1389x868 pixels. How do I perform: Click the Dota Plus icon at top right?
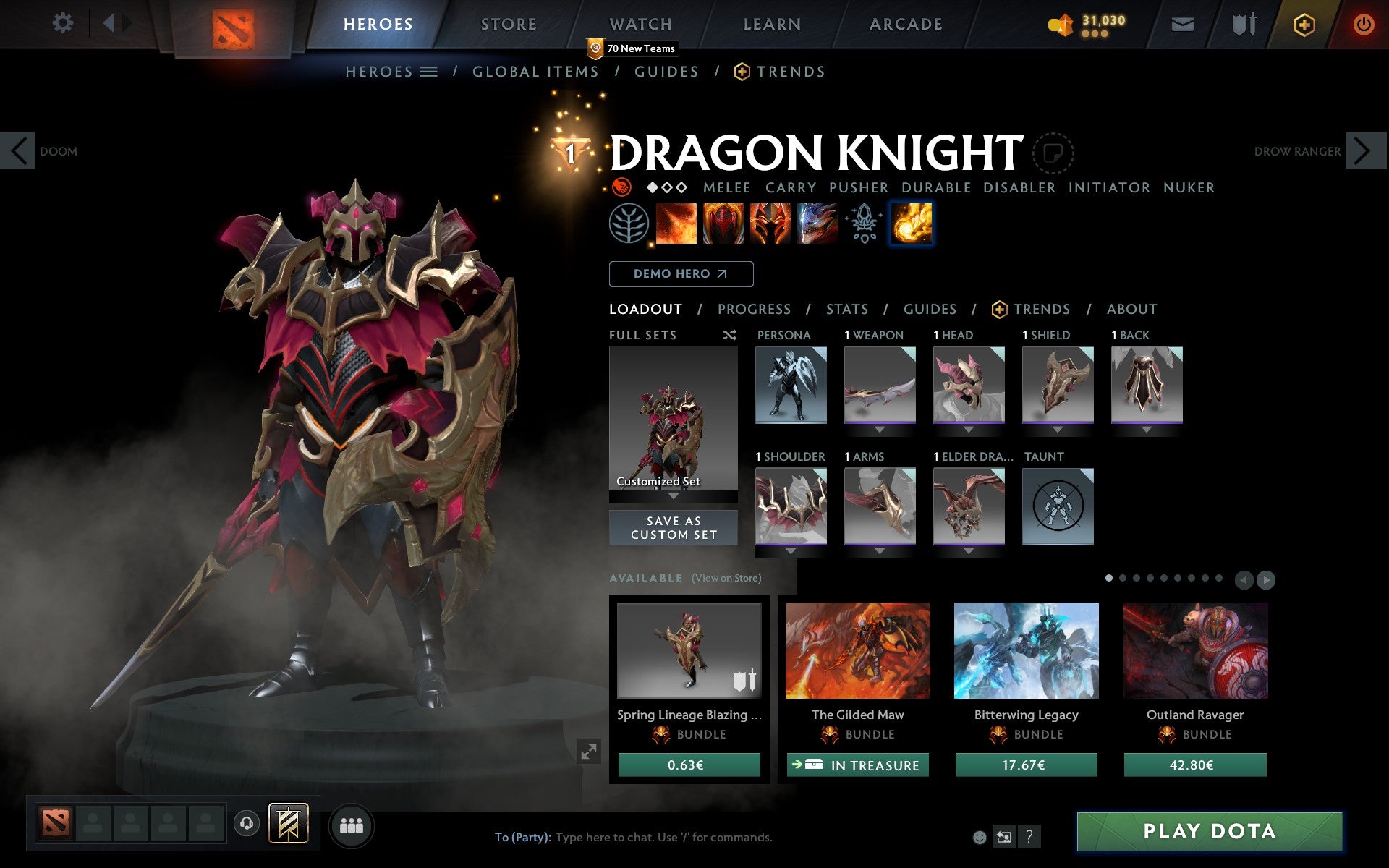coord(1302,23)
